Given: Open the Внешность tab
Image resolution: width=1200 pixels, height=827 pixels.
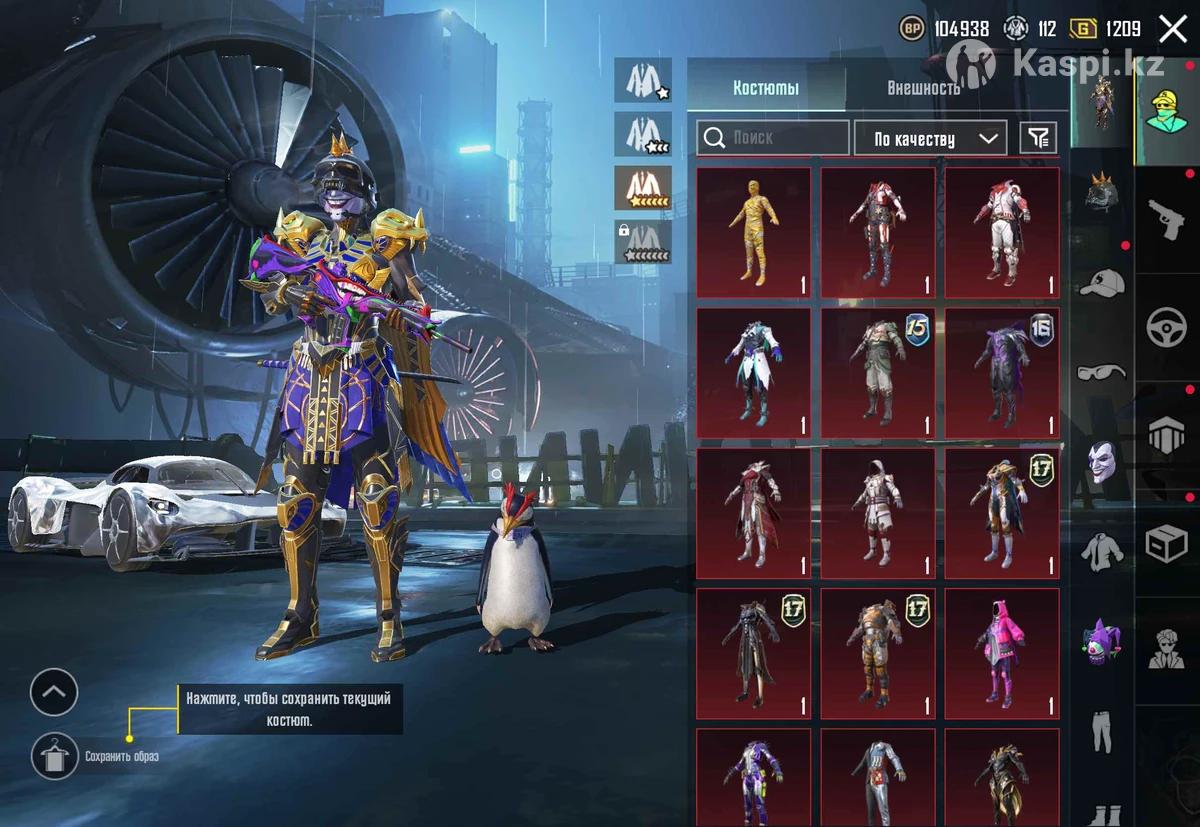Looking at the screenshot, I should 923,88.
